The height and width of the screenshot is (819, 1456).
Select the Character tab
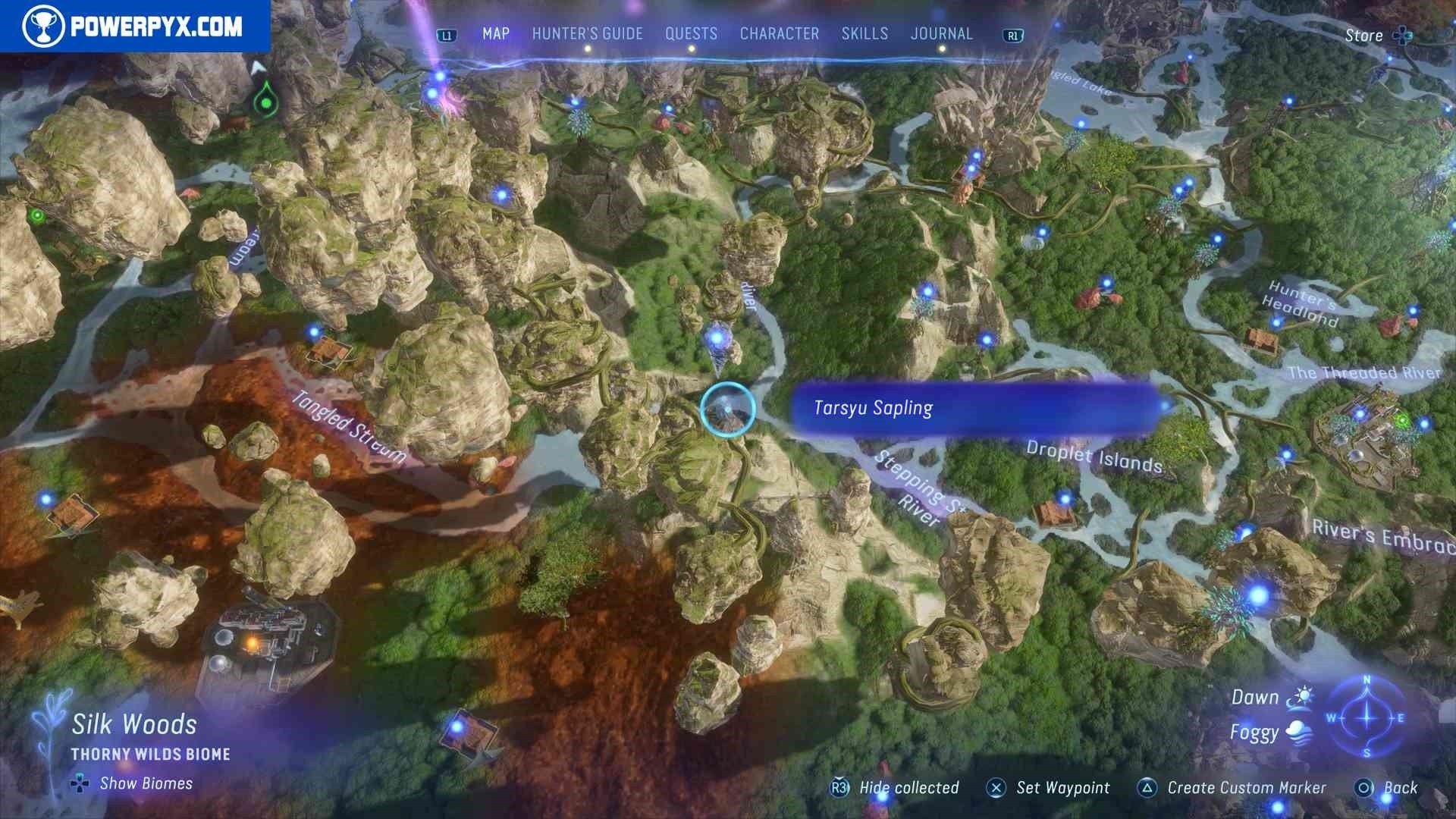click(779, 34)
